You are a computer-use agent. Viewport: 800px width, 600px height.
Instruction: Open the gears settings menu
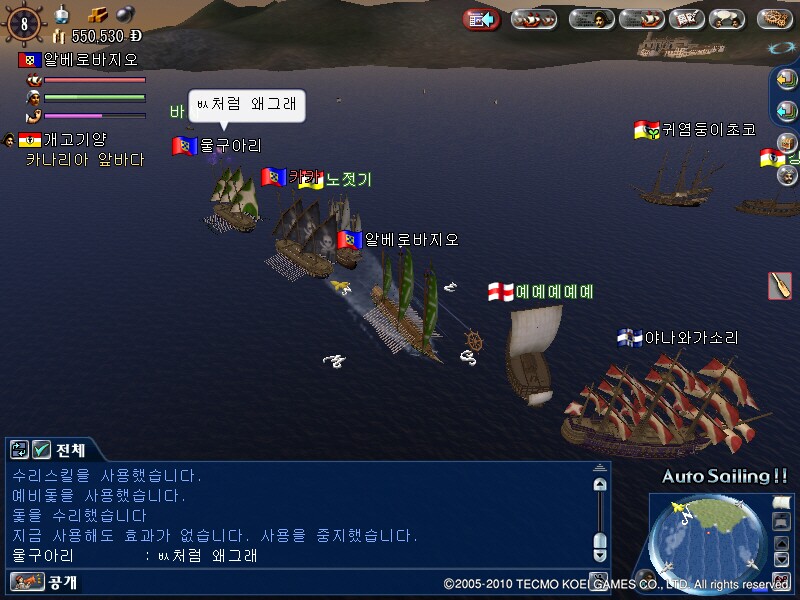[x=775, y=19]
